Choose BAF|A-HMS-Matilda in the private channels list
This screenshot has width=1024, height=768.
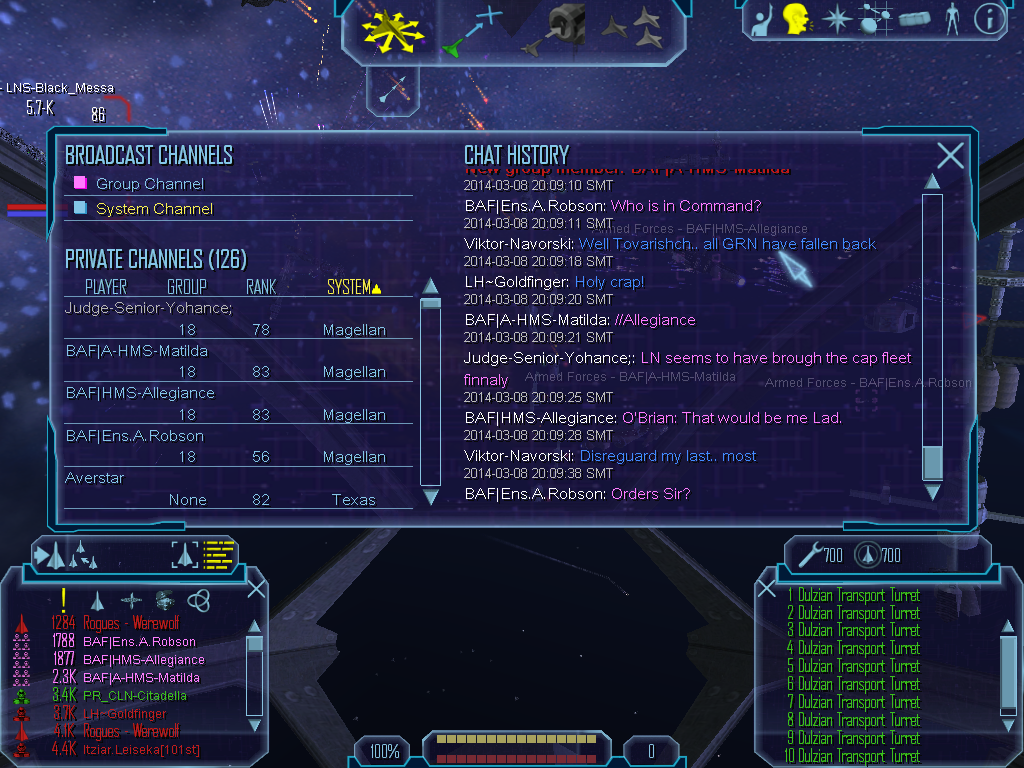coord(136,351)
